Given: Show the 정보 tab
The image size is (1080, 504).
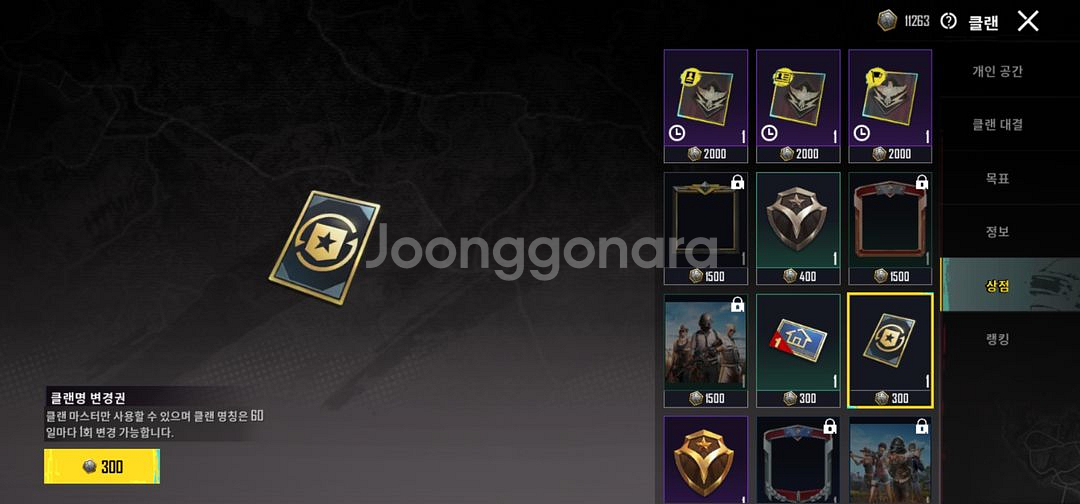Looking at the screenshot, I should [997, 231].
